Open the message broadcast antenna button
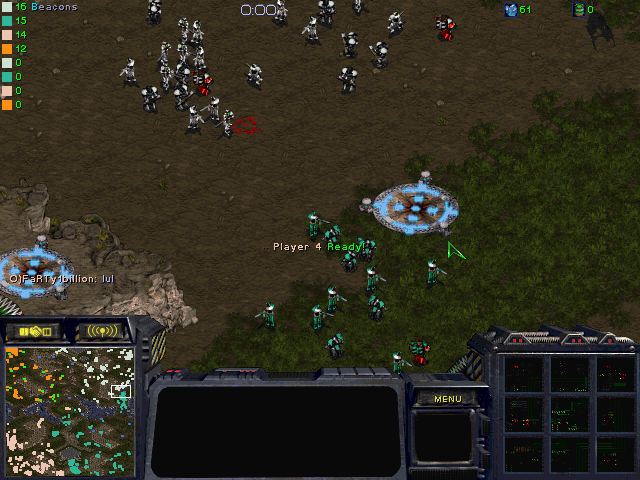Screen dimensions: 640x480 click(102, 331)
